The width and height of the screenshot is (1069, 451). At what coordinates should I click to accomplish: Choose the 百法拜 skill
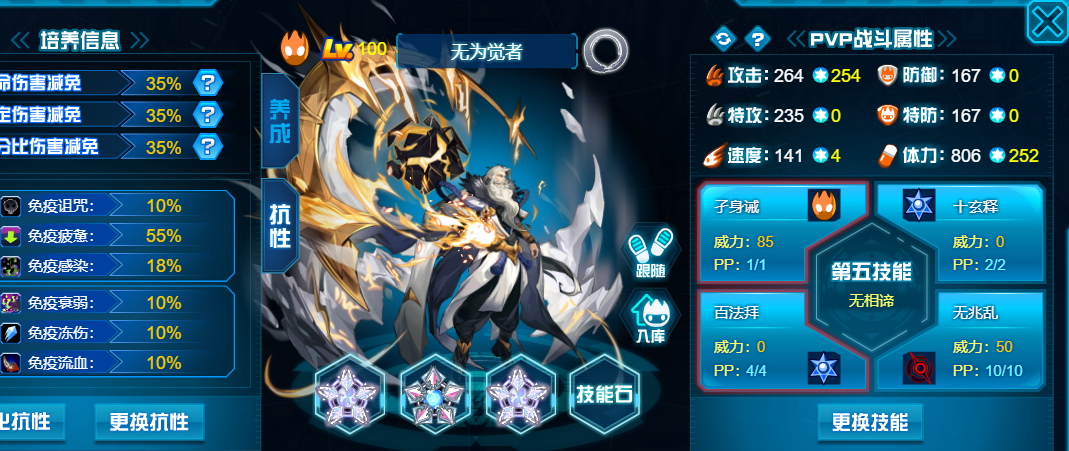(760, 338)
